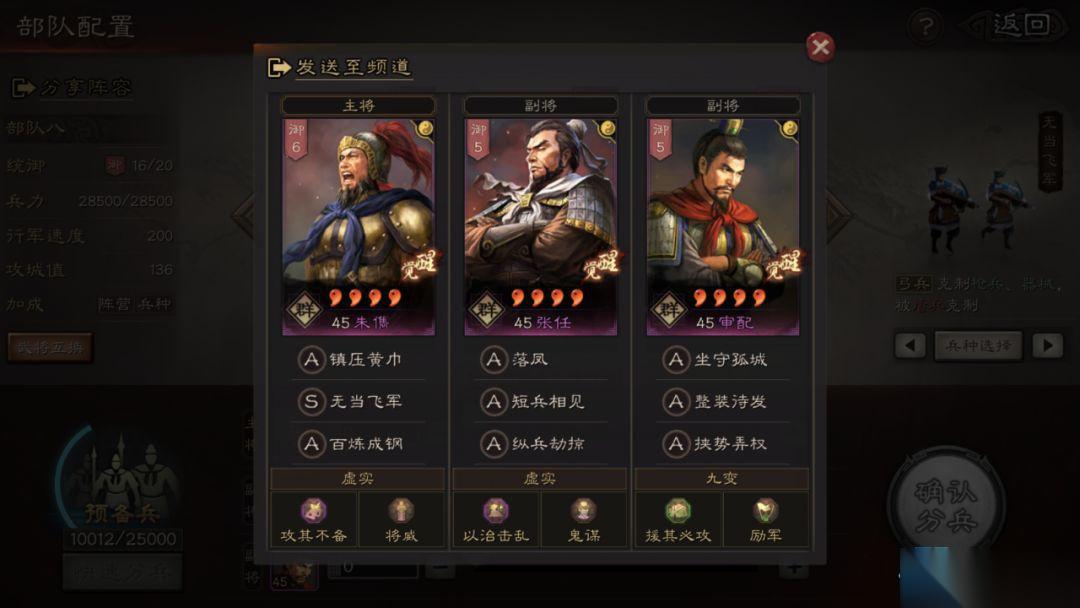Show the 纵兵劫掠 skill
Screen dimensions: 1080x608
(x=541, y=443)
